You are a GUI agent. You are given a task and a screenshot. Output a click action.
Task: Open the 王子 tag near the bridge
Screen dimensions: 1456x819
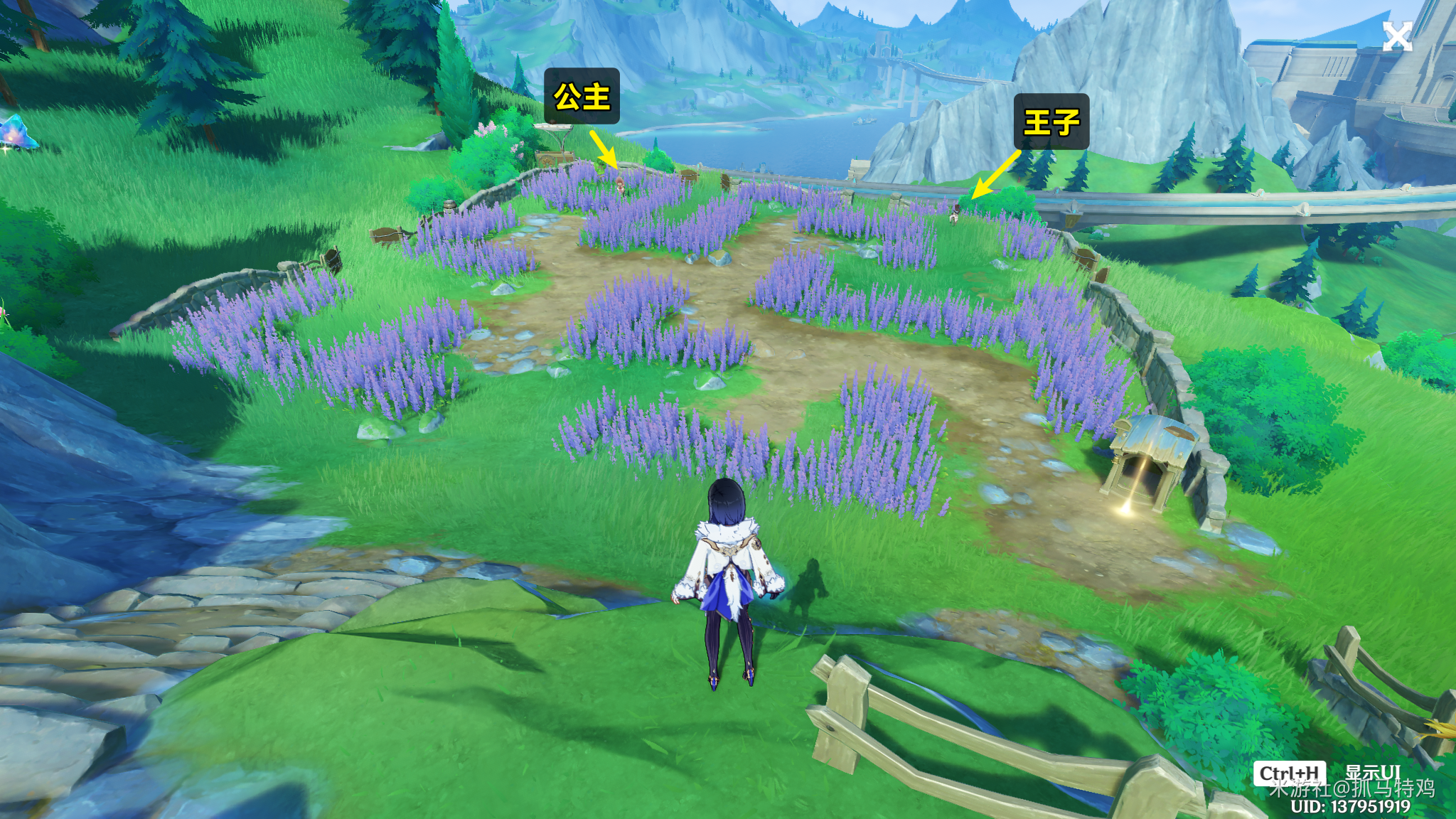1051,122
